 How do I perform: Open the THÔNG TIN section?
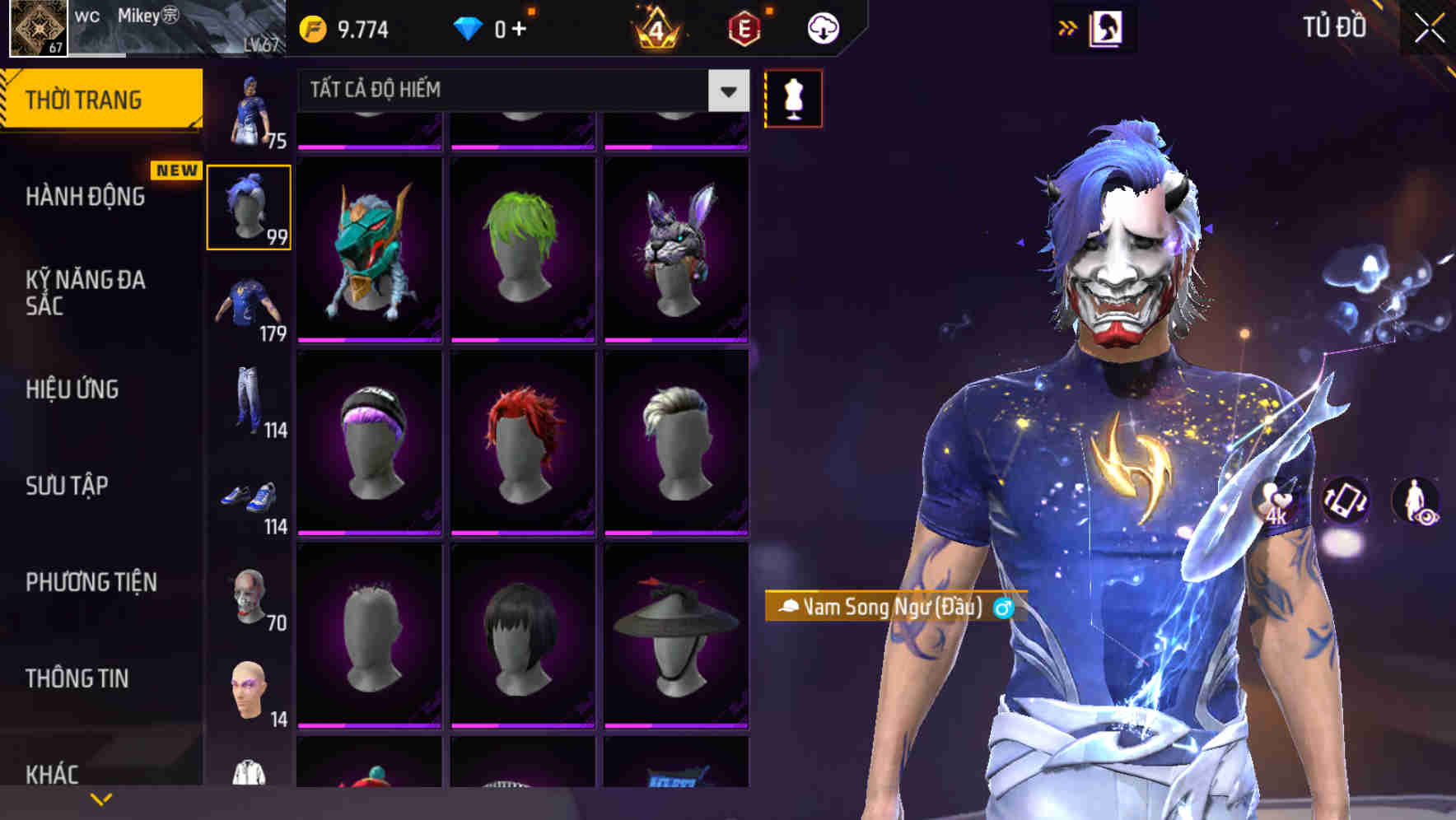point(76,678)
